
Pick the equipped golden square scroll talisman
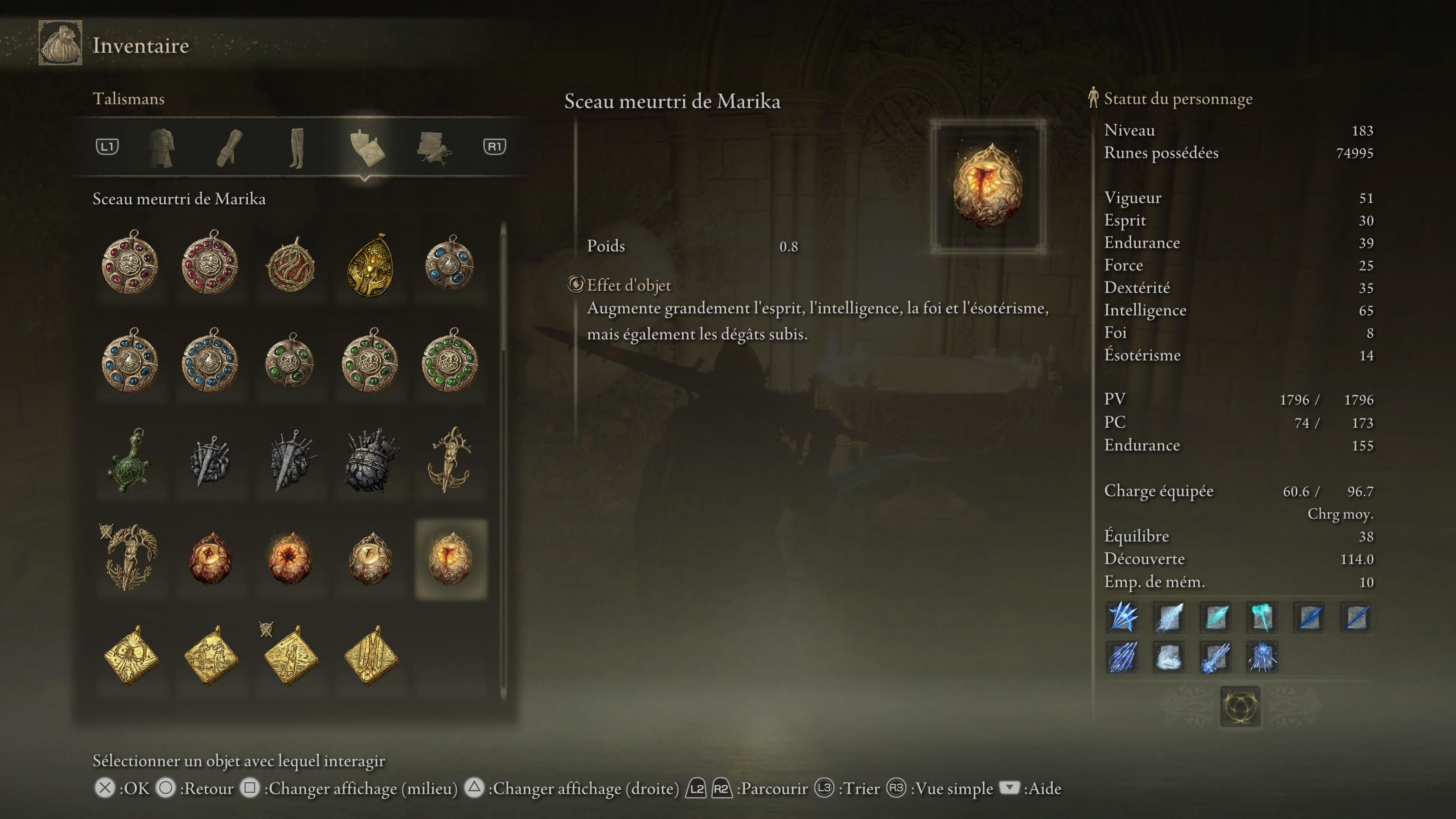point(290,656)
